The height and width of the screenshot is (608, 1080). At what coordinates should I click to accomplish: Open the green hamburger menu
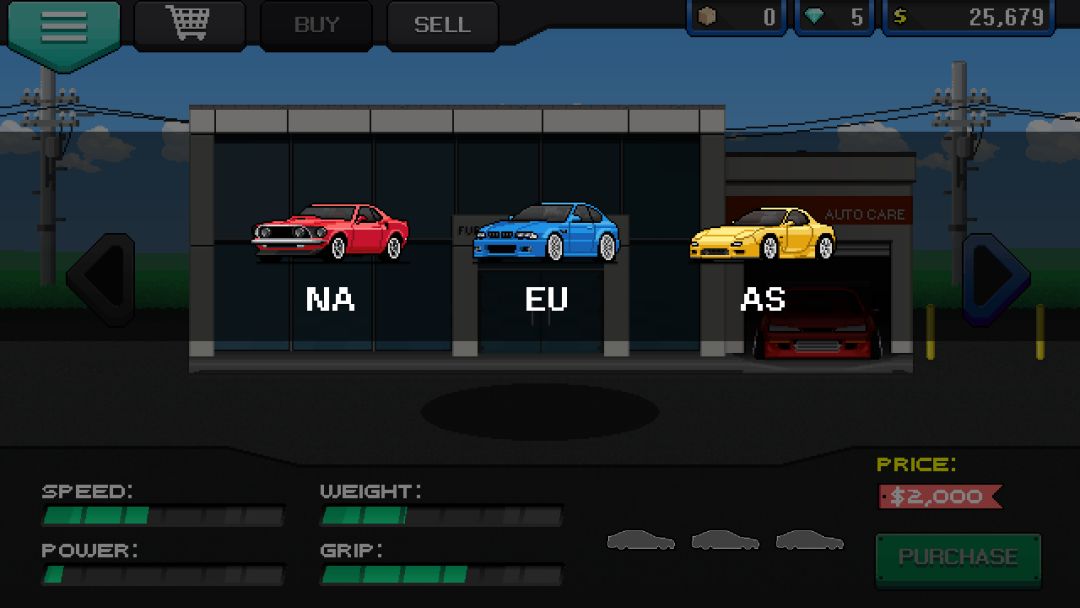coord(64,30)
